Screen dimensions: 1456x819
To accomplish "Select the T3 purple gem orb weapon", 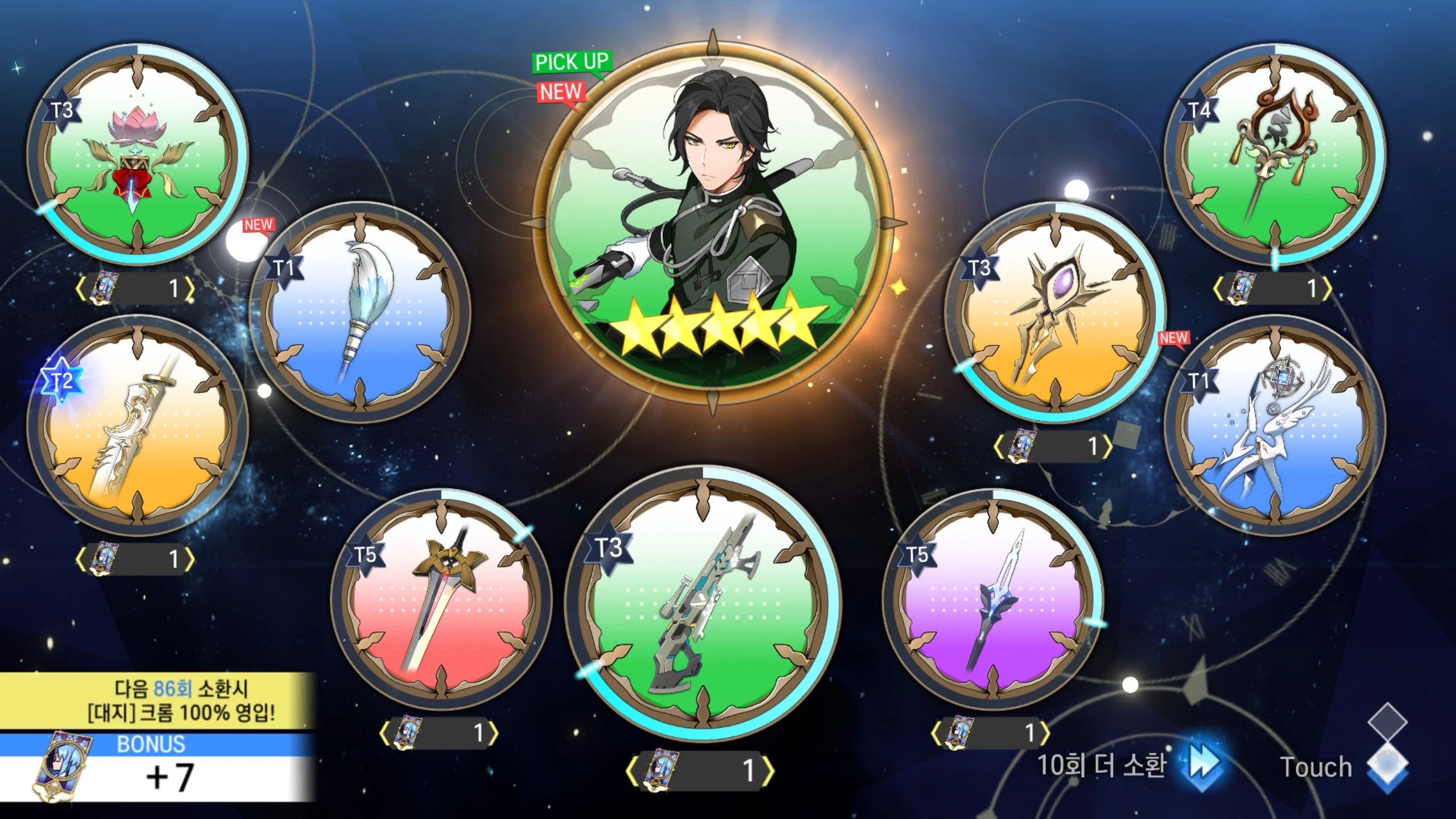I will coord(1056,312).
